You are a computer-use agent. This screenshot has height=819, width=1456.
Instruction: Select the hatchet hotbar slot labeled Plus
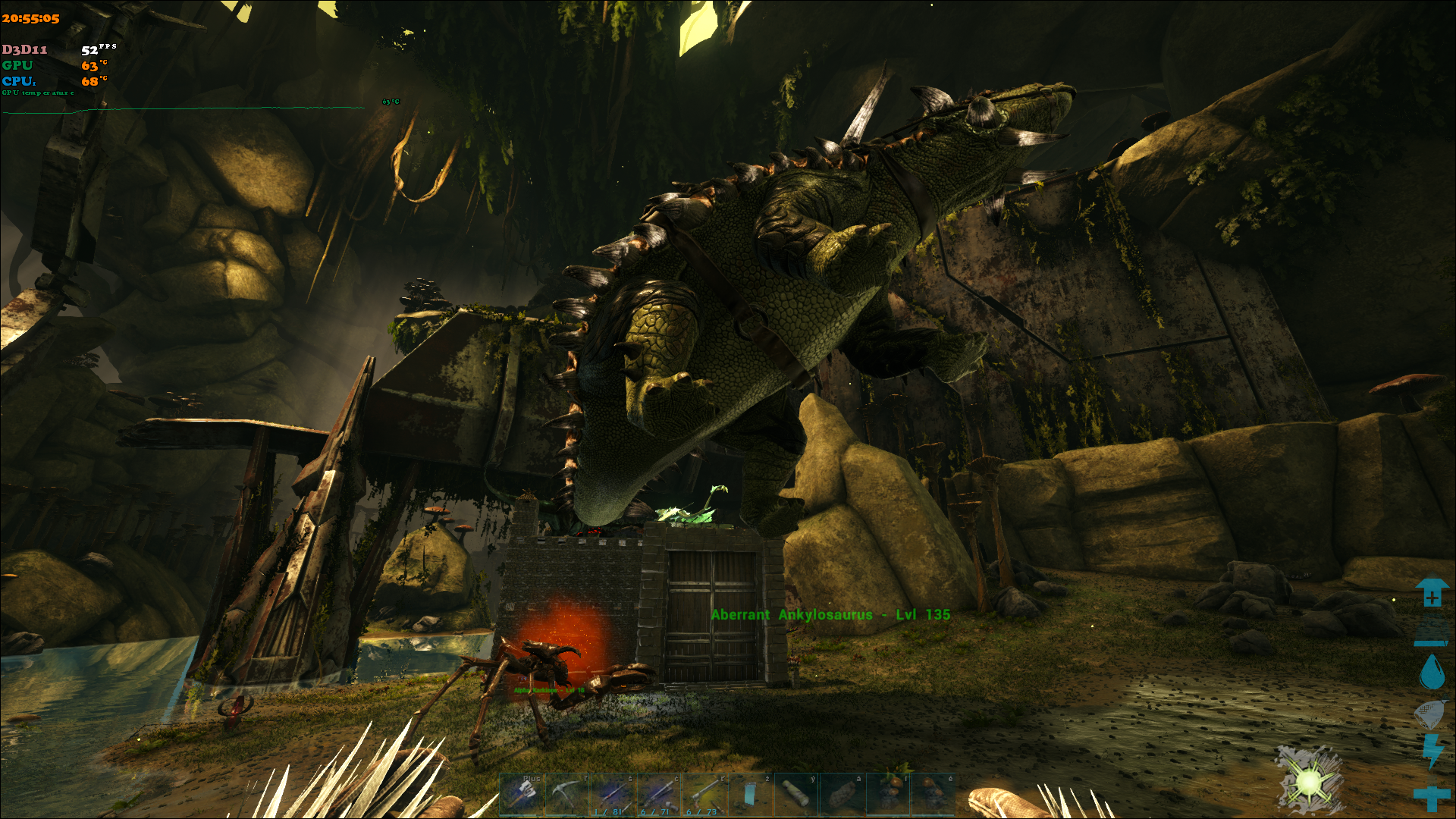pyautogui.click(x=522, y=795)
